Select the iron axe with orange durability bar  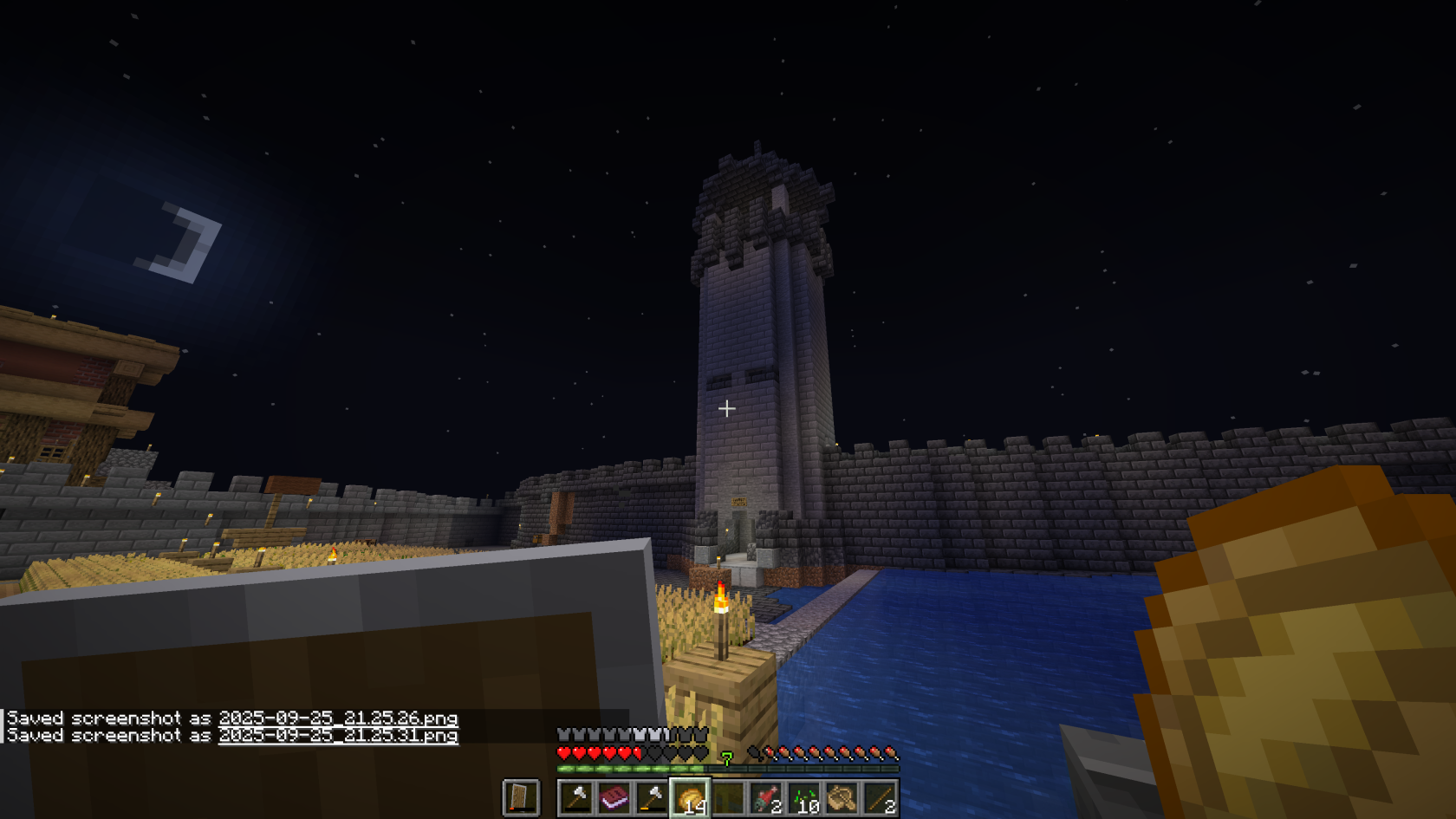pos(653,798)
